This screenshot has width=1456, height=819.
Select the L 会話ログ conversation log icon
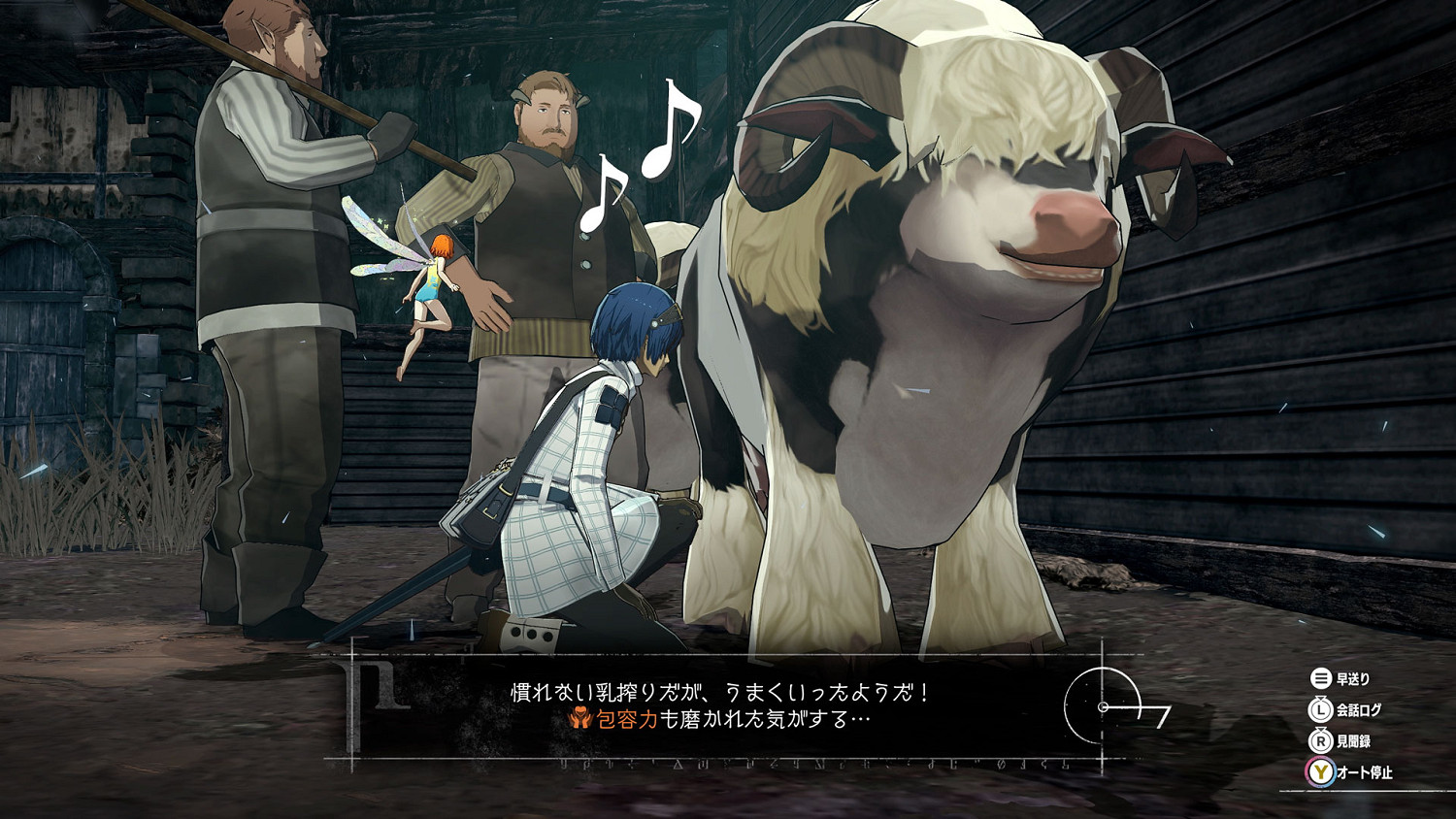[x=1321, y=710]
